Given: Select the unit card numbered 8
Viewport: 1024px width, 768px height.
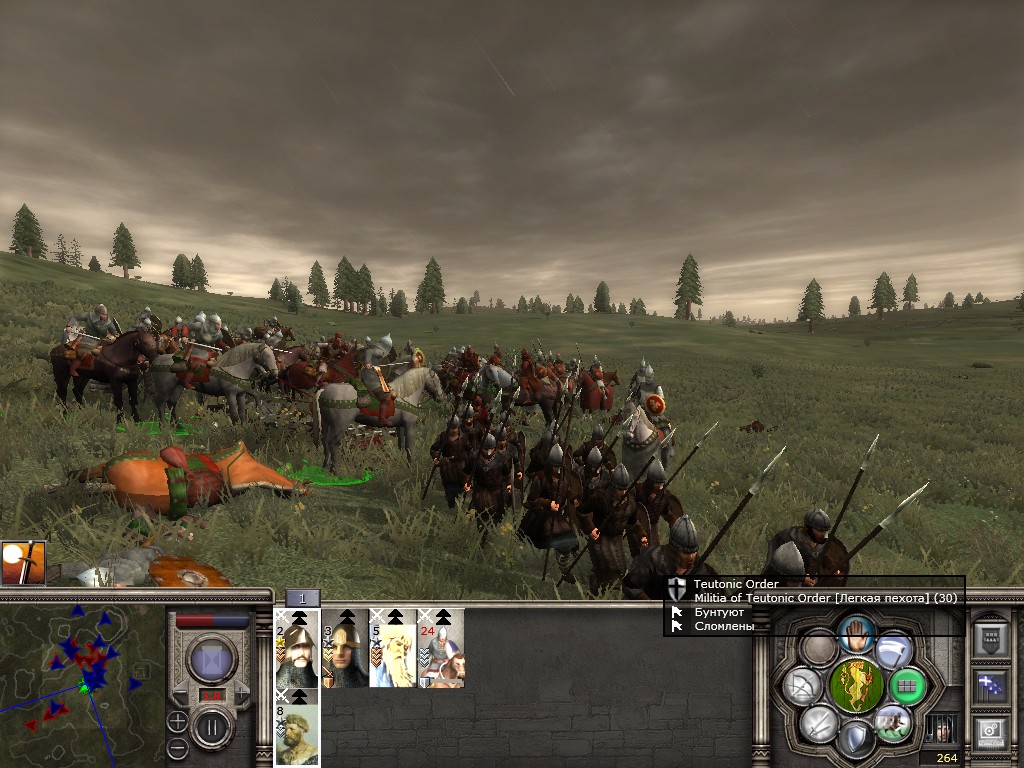Looking at the screenshot, I should pyautogui.click(x=297, y=729).
